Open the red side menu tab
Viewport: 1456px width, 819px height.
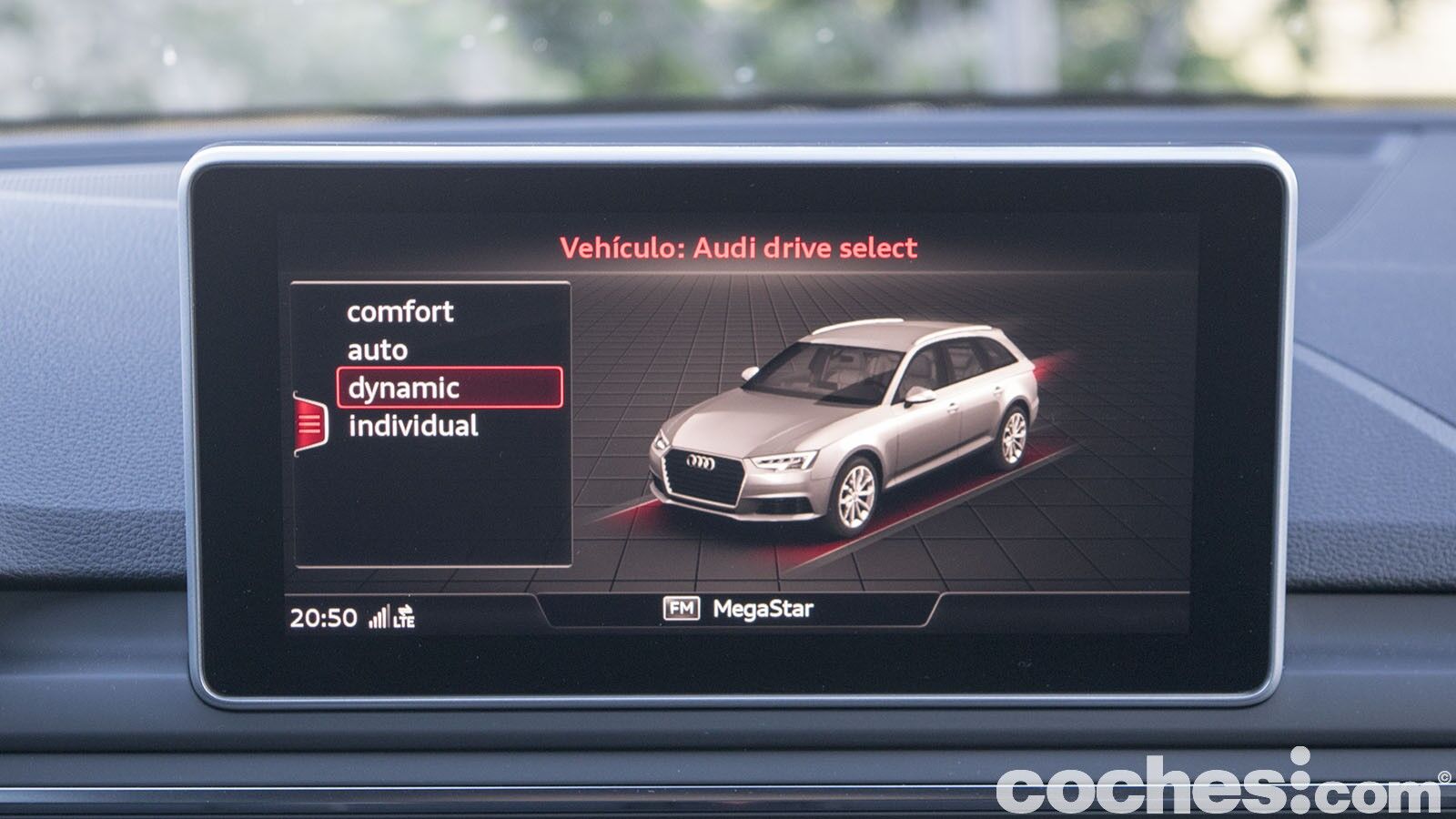(309, 424)
